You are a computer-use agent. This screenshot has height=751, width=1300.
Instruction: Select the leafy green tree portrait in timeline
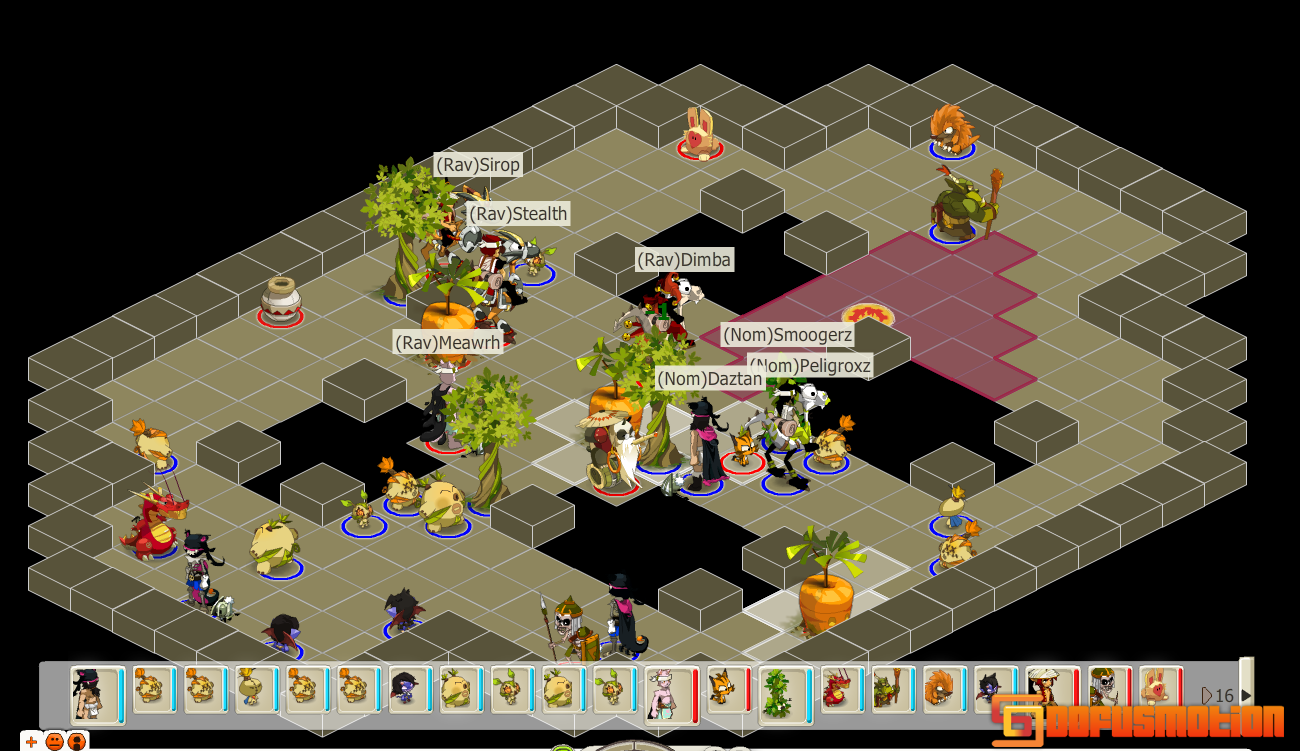tap(775, 692)
